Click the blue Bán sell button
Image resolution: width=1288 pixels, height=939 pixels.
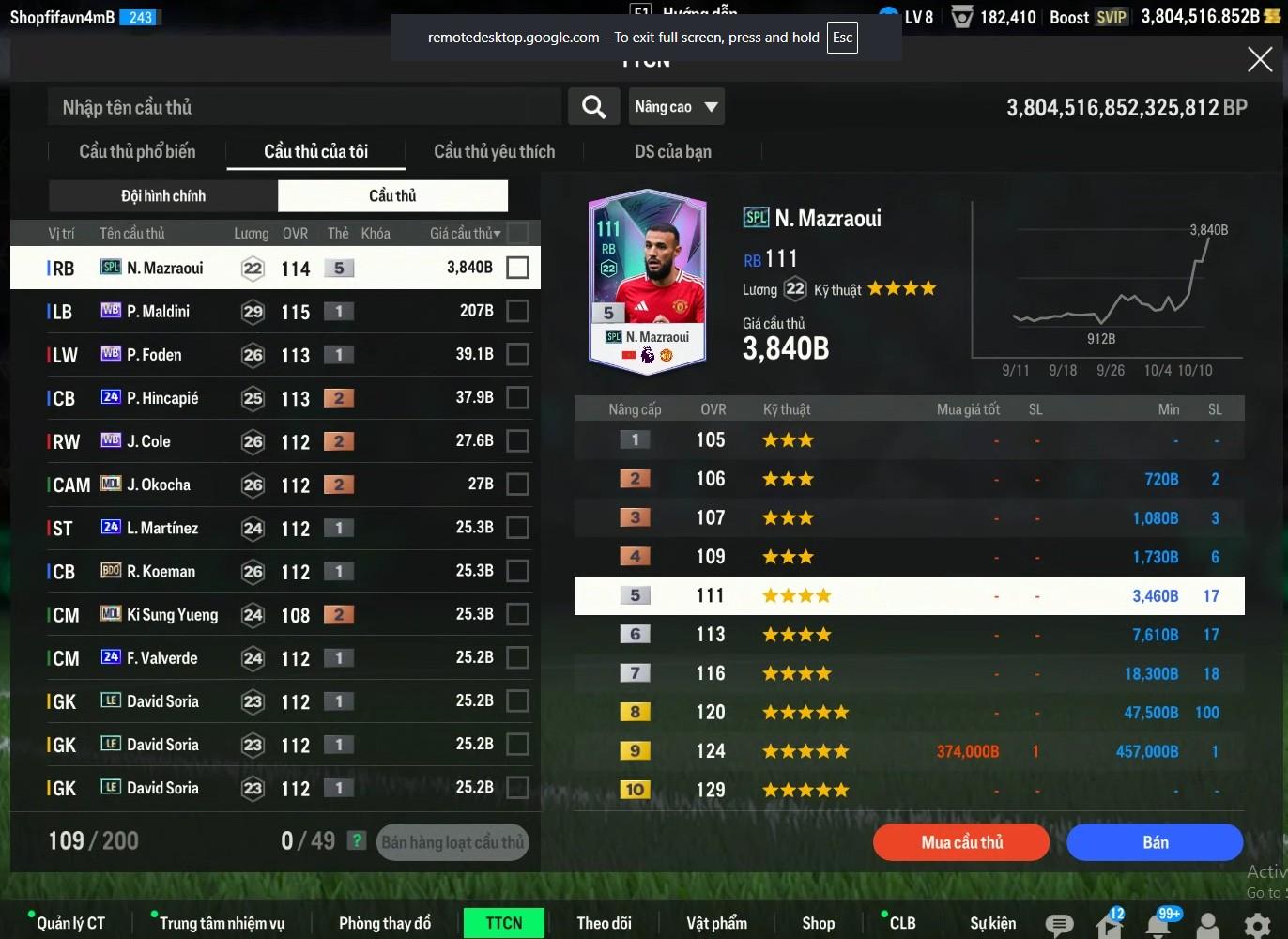click(1155, 842)
